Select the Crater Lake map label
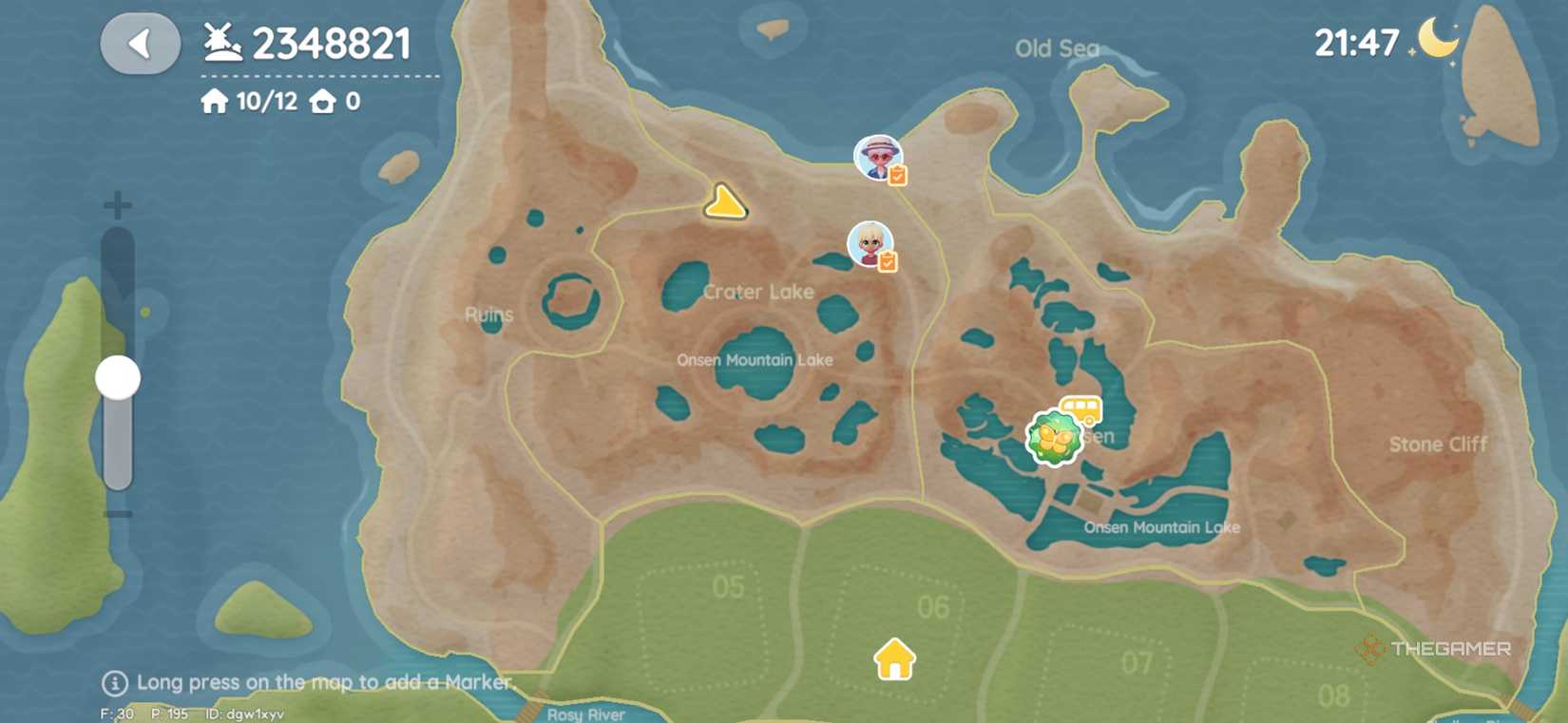Viewport: 1568px width, 723px height. coord(759,292)
